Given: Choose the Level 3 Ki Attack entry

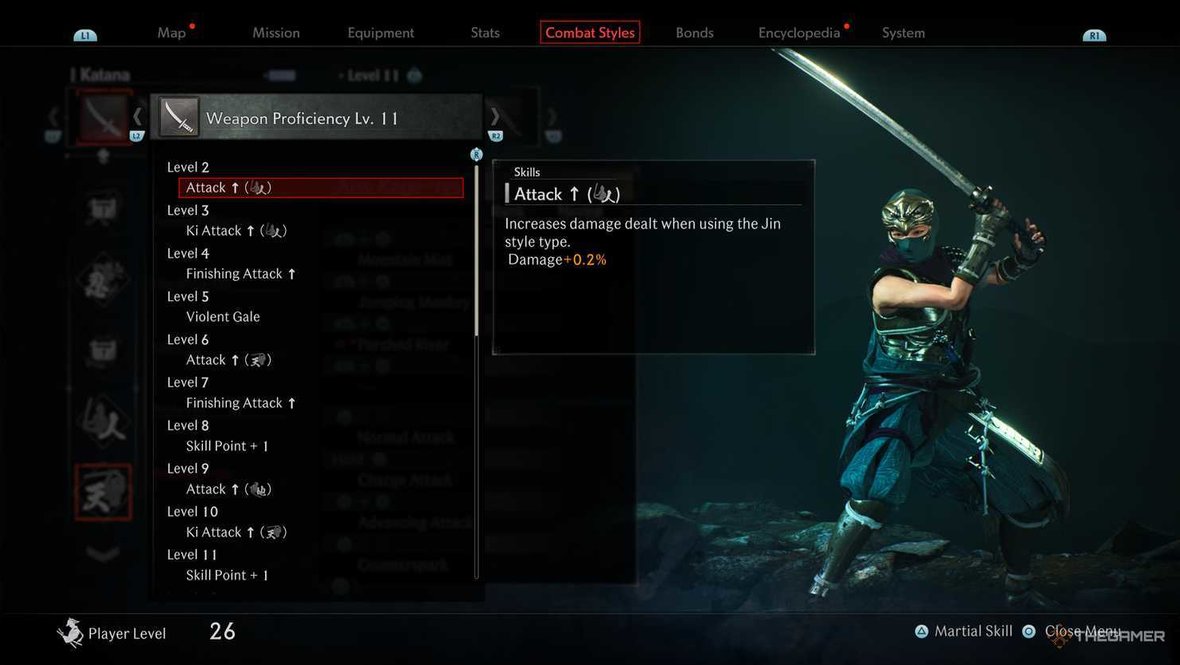Looking at the screenshot, I should (x=236, y=231).
